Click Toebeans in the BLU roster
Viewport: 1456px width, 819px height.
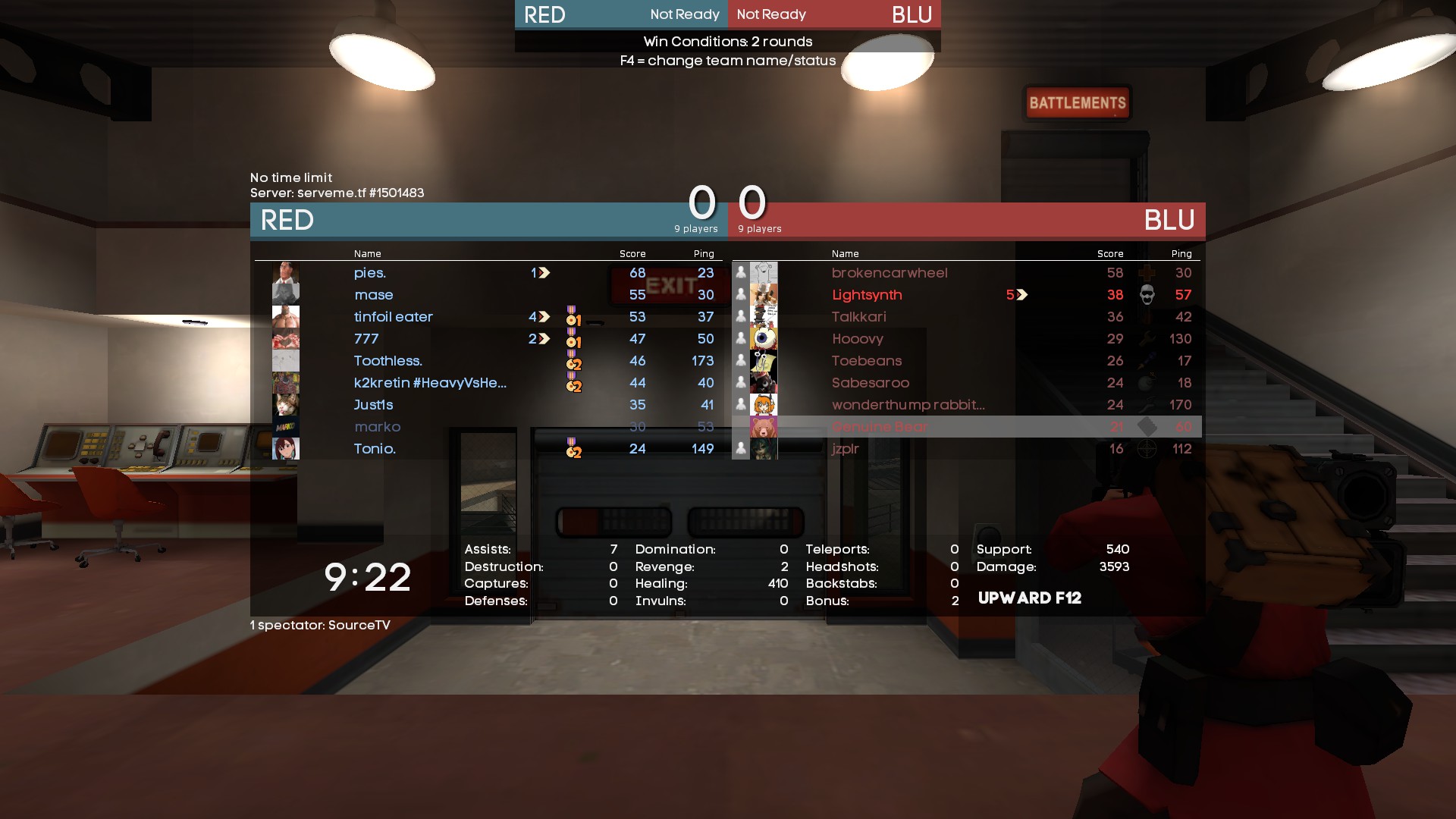[x=866, y=361]
